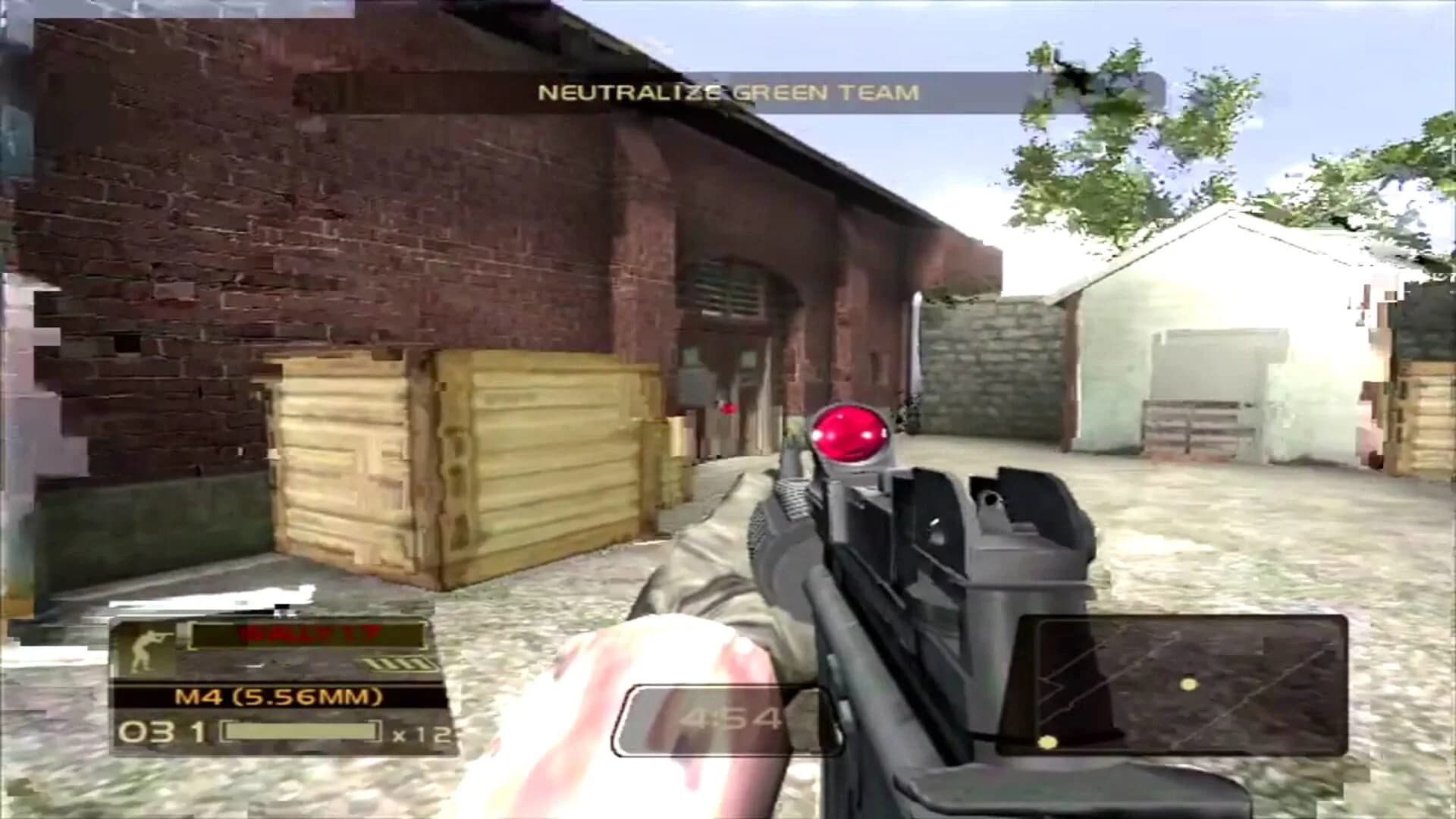Click the teammate name banner above the health bar

[307, 637]
